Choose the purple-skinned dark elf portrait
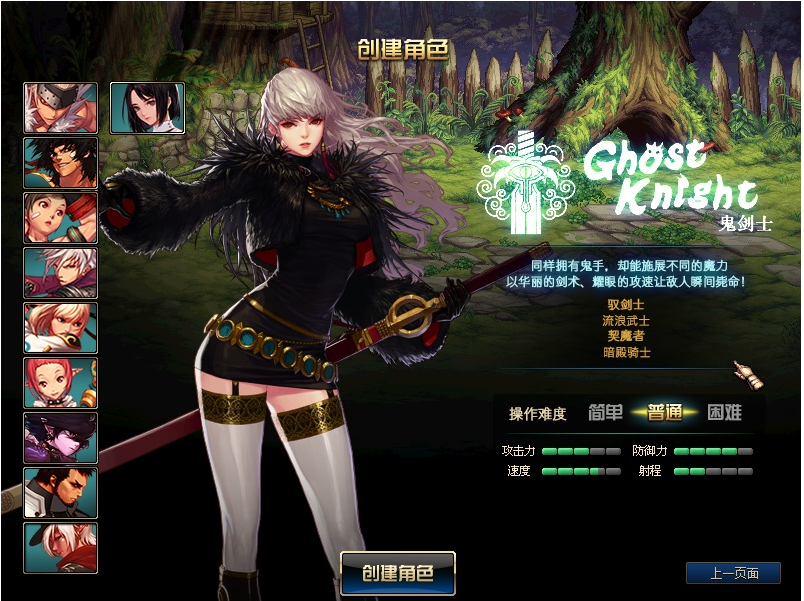 [61, 438]
